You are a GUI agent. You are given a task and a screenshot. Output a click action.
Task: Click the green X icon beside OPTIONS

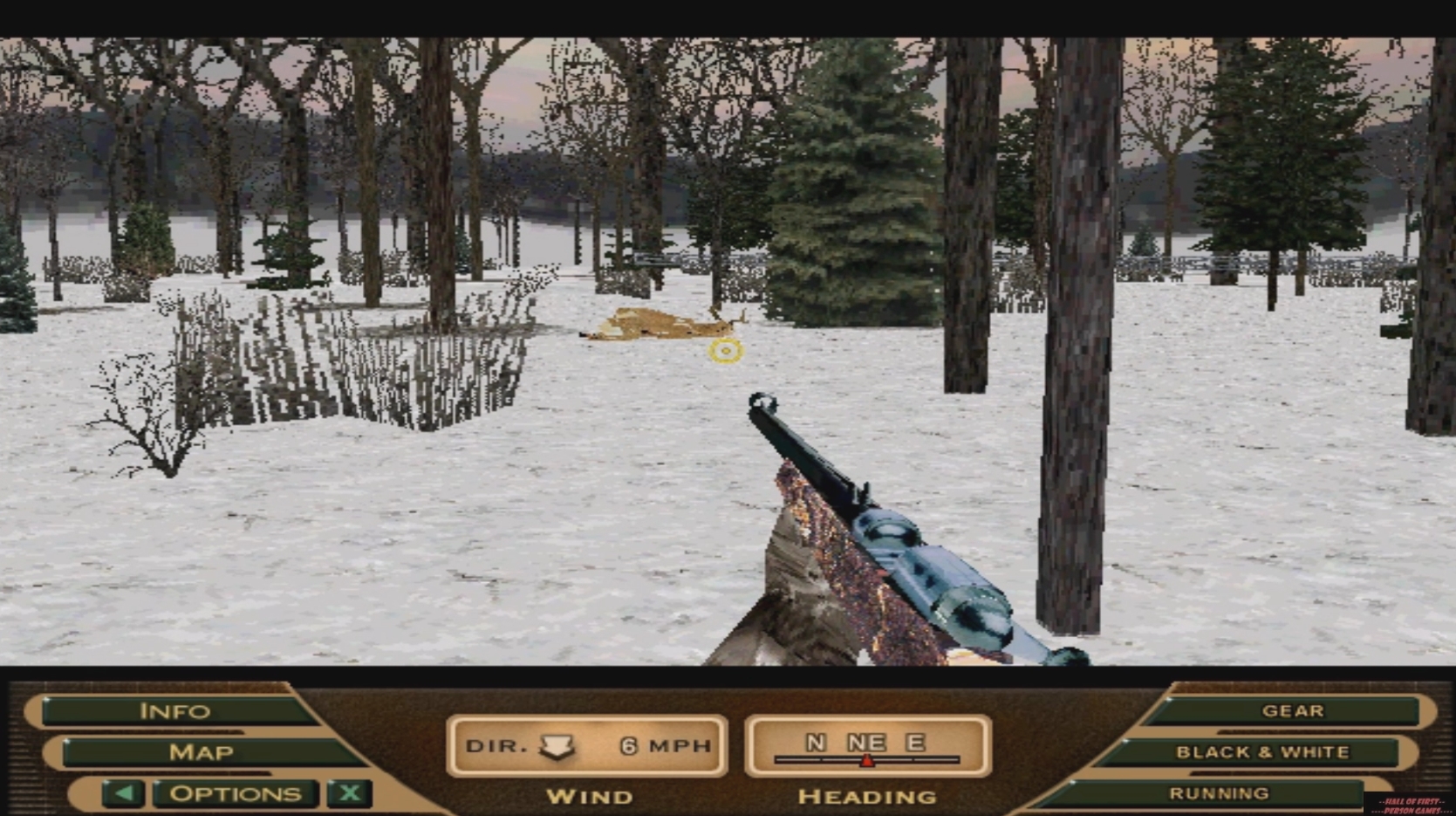click(348, 792)
